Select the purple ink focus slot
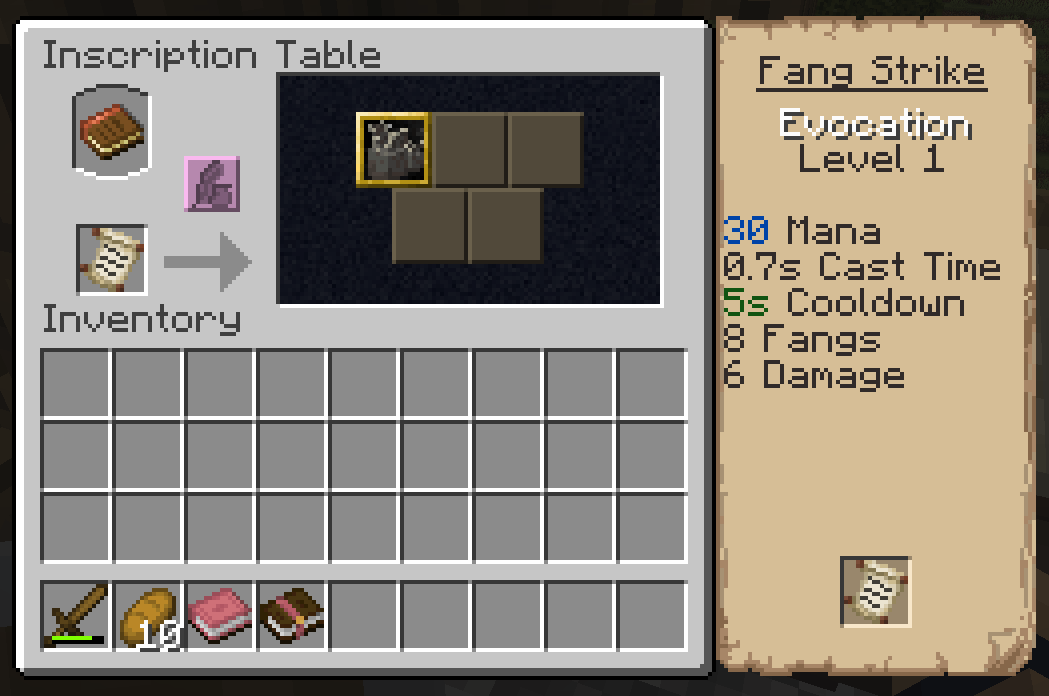1049x696 pixels. pos(211,184)
